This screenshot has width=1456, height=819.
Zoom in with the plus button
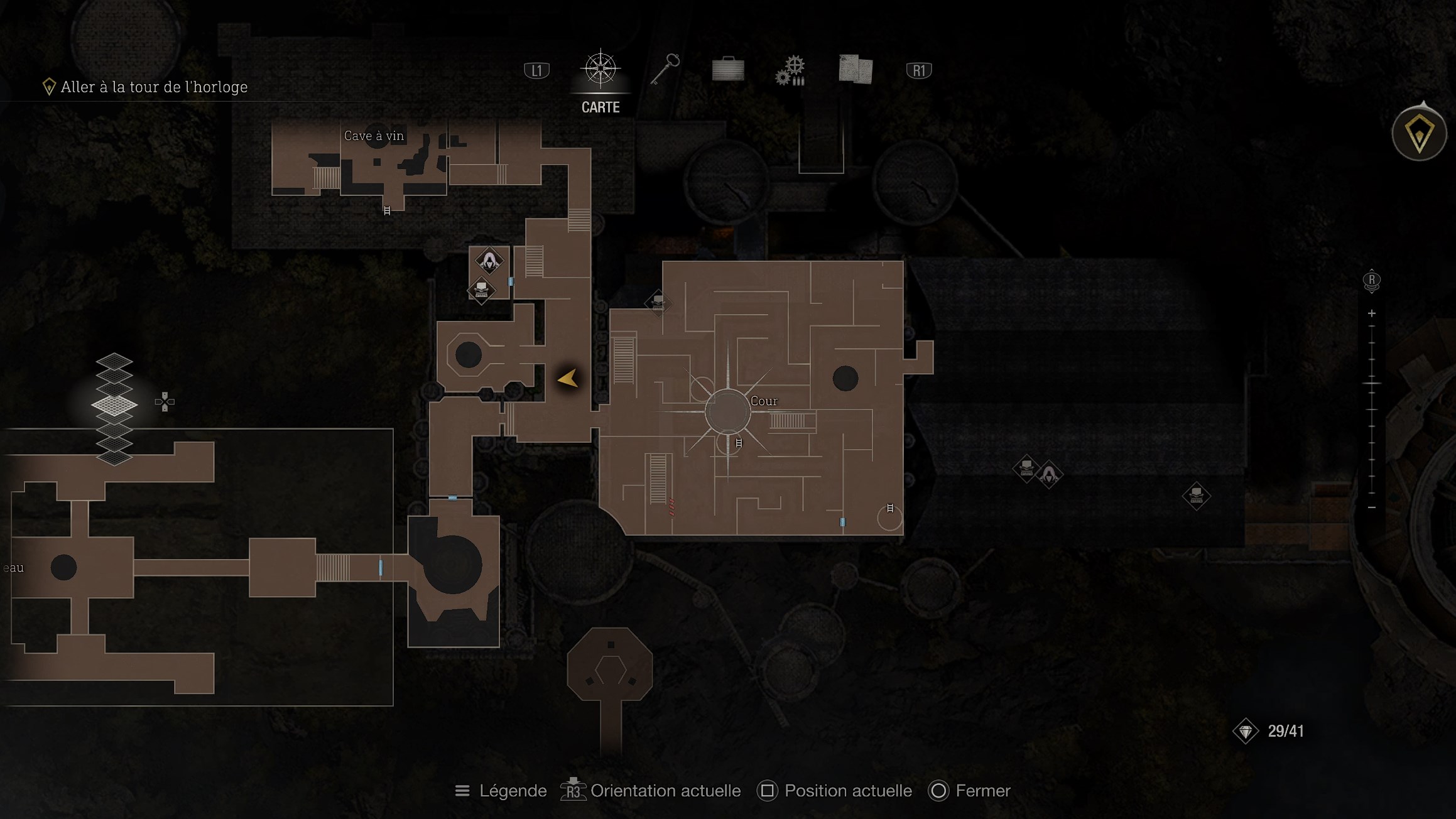point(1372,313)
